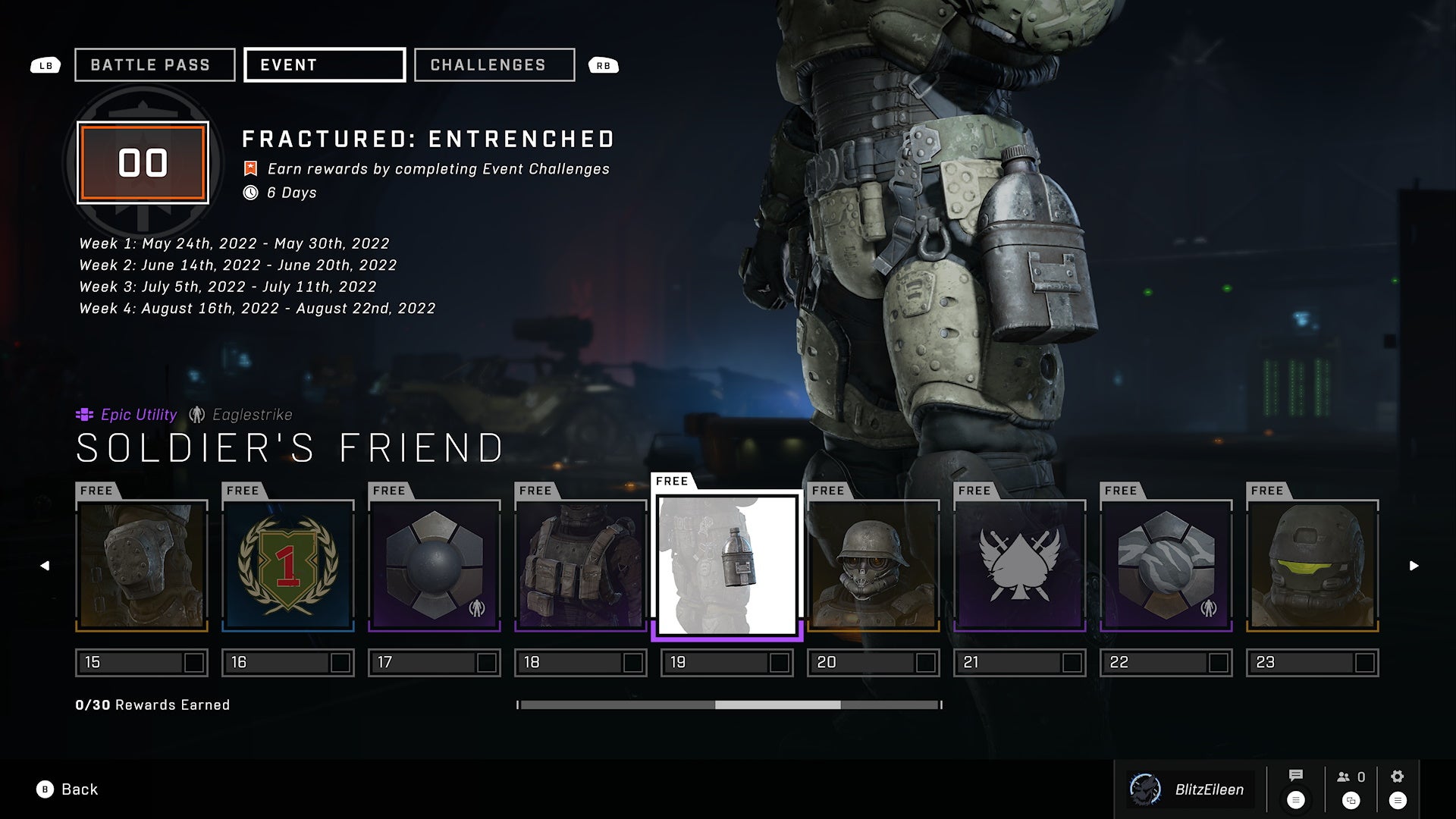Select the Event tab

pyautogui.click(x=325, y=65)
